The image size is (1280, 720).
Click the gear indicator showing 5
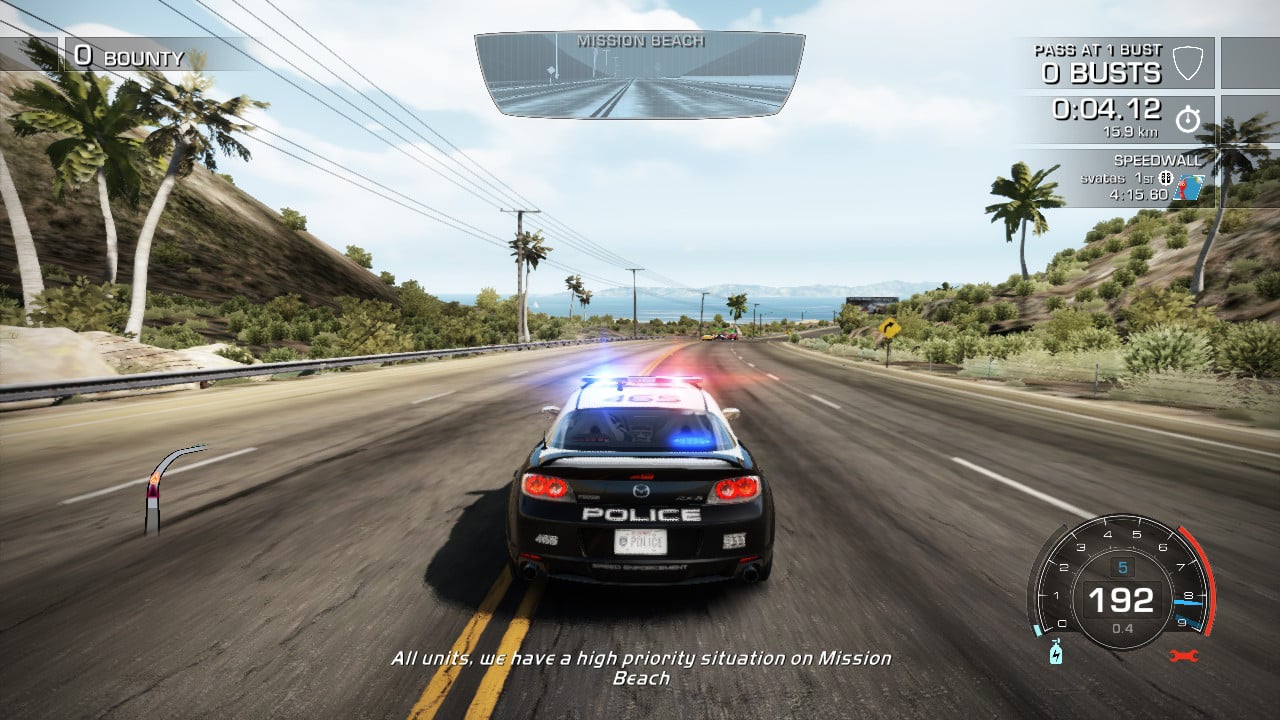[1123, 566]
